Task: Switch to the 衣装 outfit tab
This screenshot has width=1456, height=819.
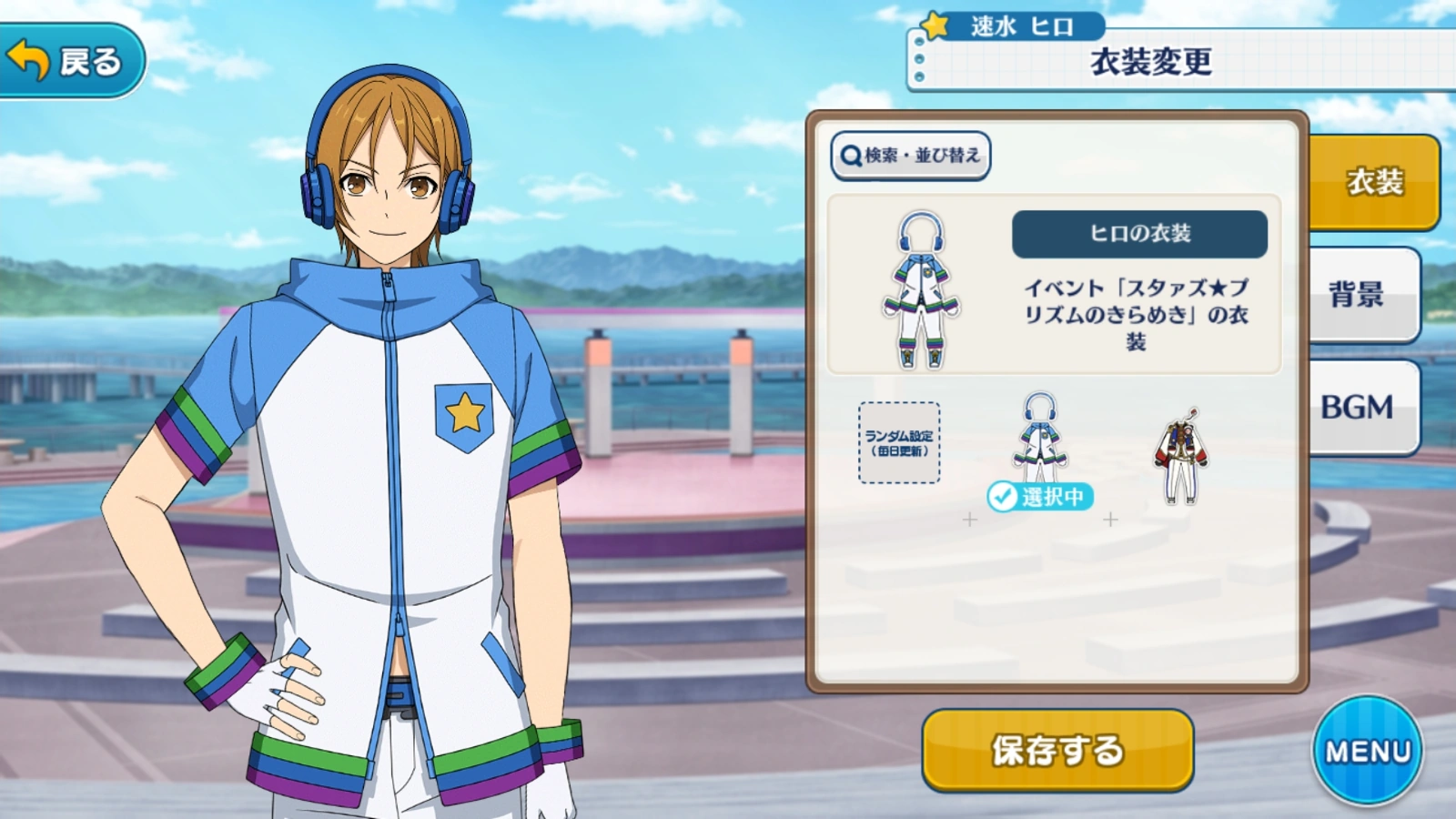Action: [x=1373, y=182]
